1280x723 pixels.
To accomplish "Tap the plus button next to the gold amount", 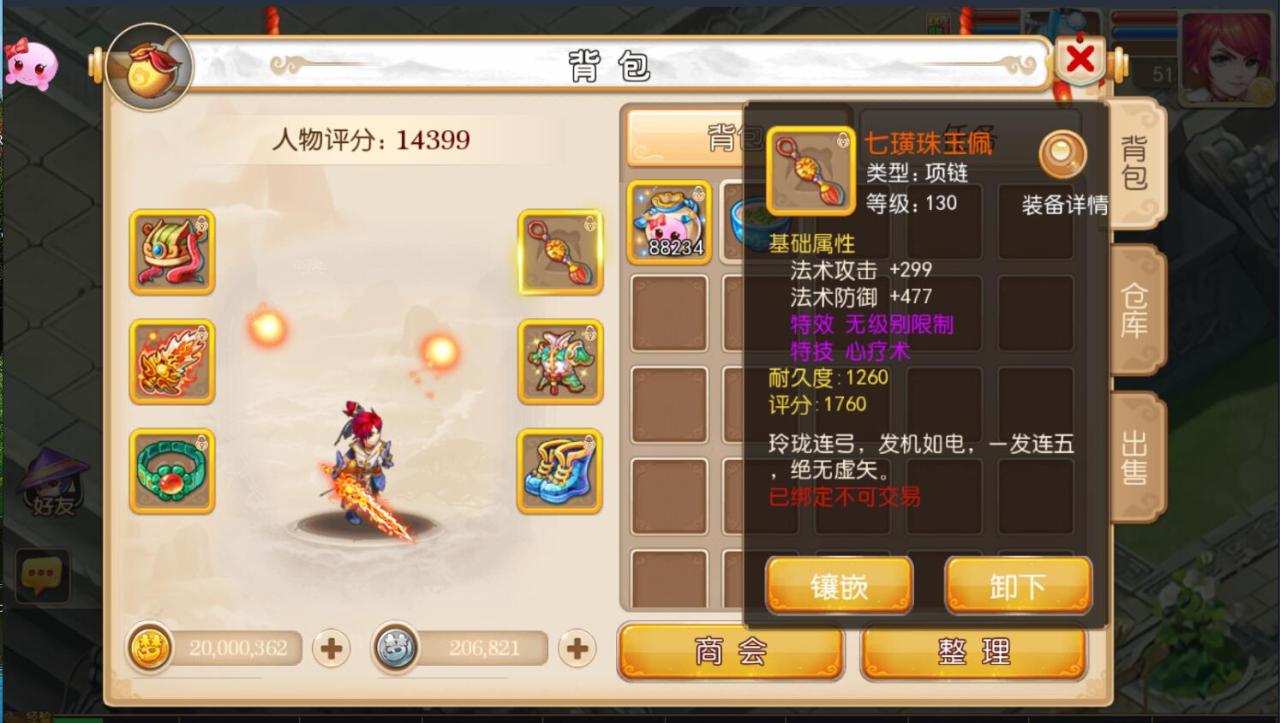I will point(330,648).
